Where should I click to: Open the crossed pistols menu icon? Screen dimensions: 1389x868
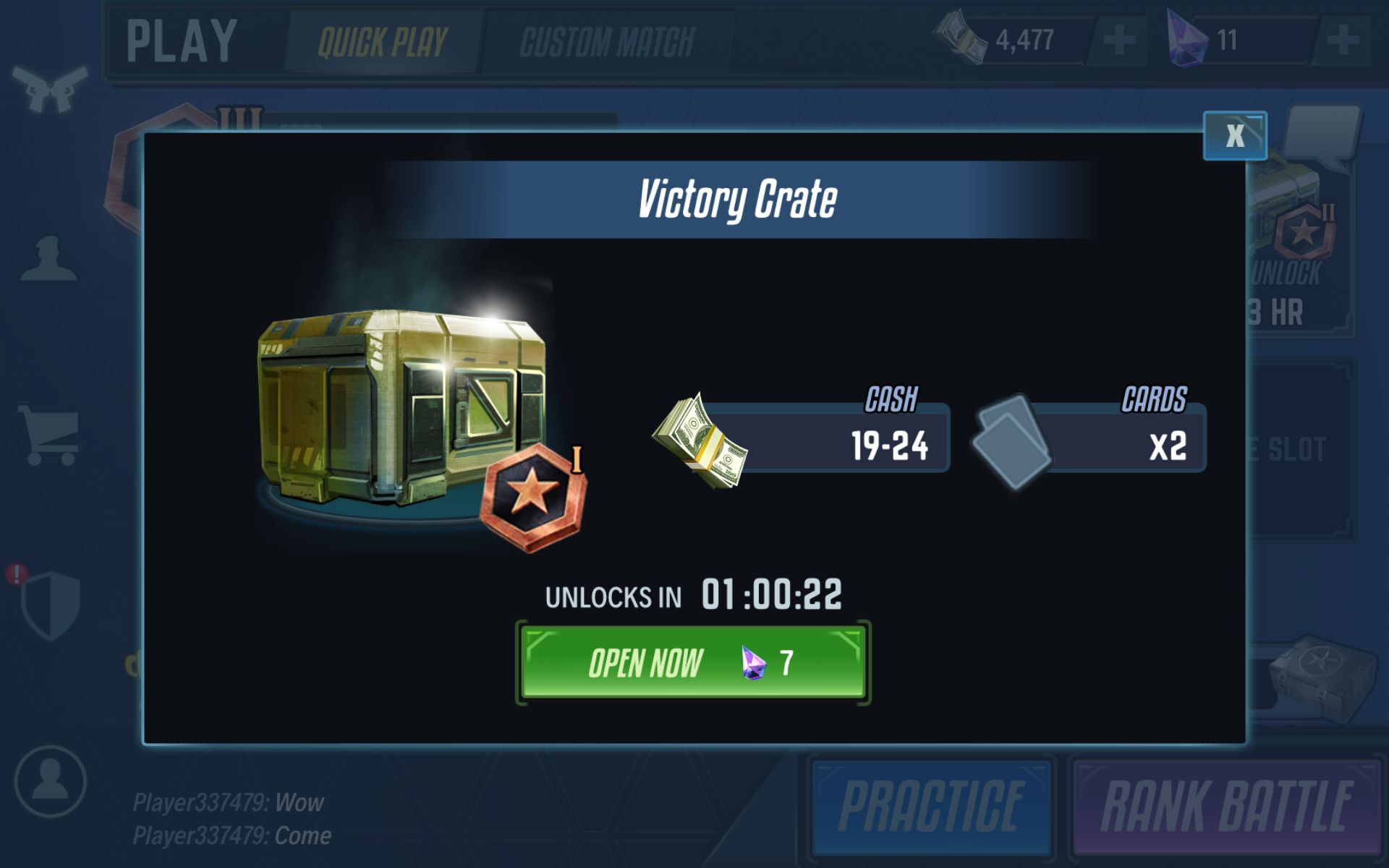pyautogui.click(x=49, y=88)
